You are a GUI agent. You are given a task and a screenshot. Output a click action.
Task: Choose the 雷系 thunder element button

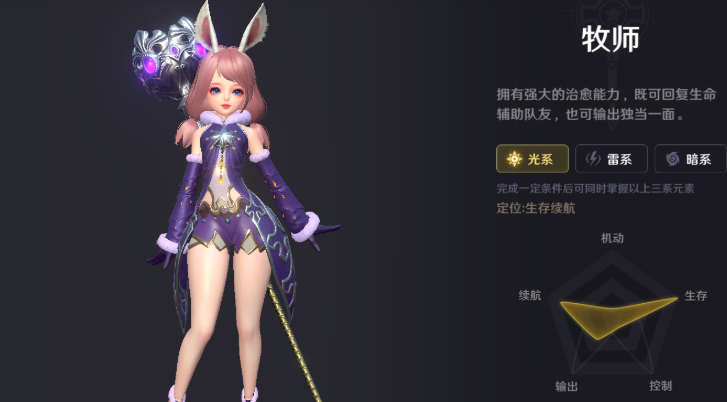(x=611, y=159)
